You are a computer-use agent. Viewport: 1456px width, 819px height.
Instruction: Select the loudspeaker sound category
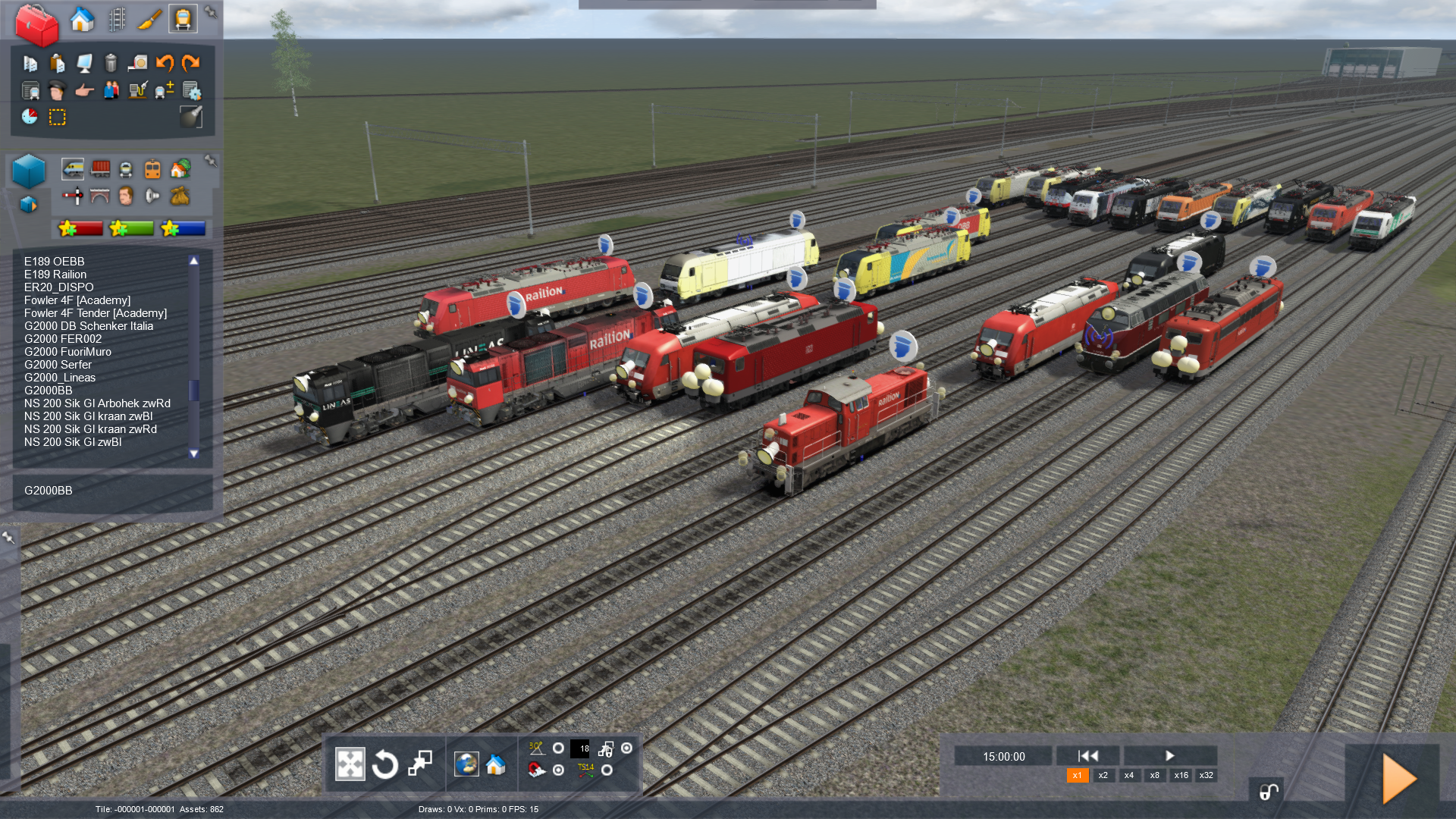(x=152, y=196)
